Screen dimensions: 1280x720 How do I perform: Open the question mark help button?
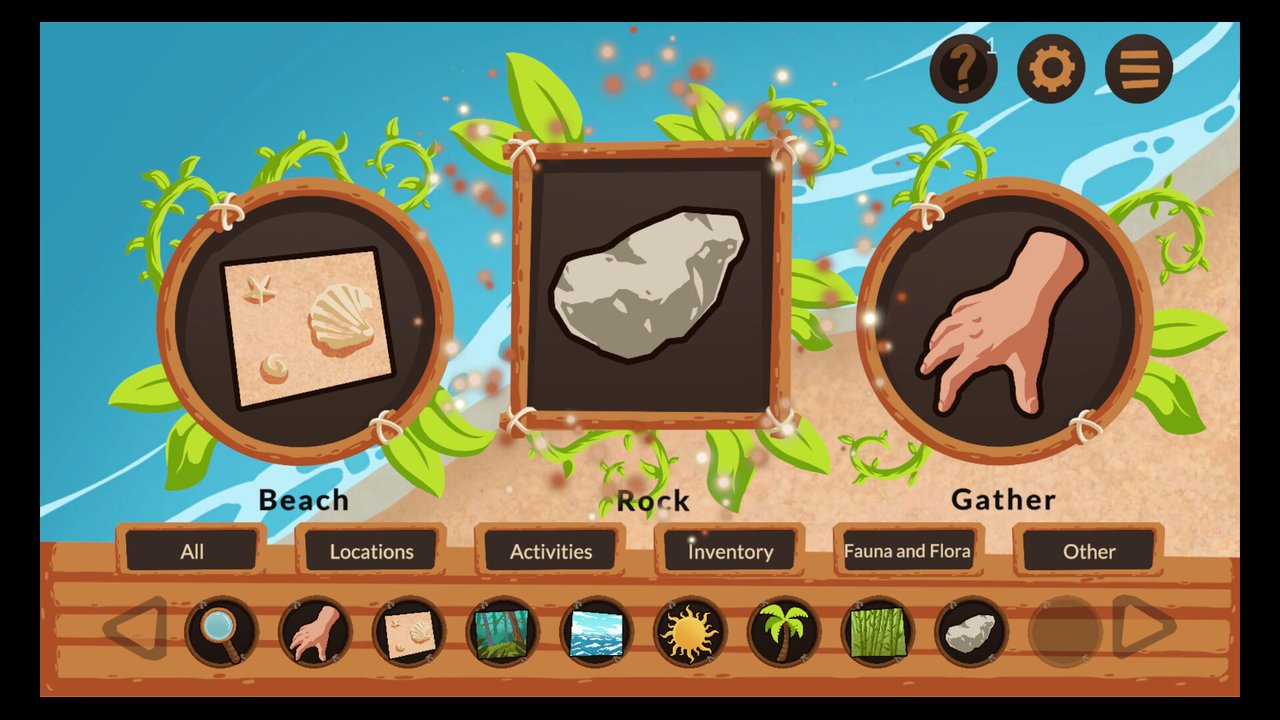pyautogui.click(x=962, y=69)
